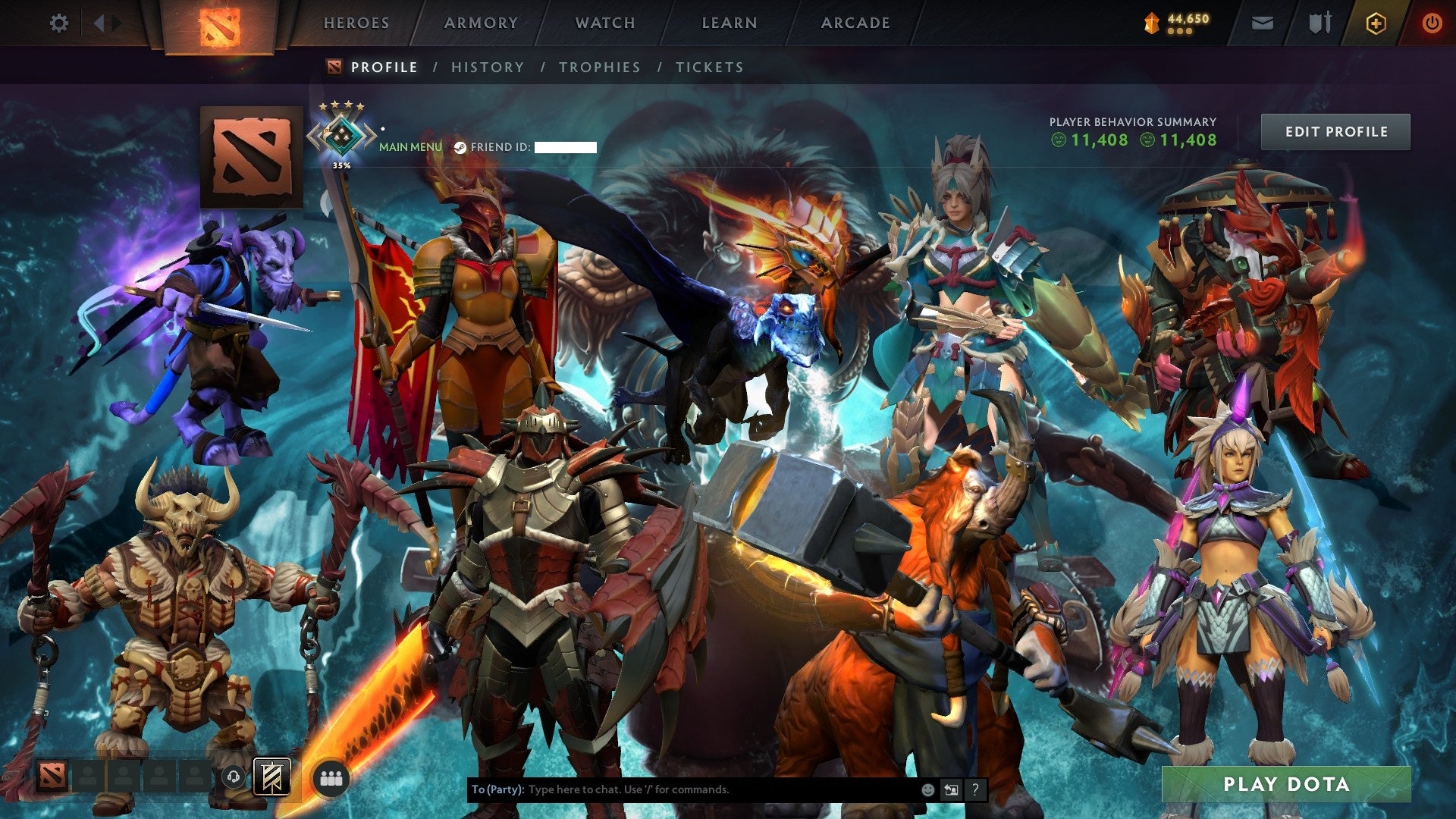Open the ARCADE menu
Viewport: 1456px width, 819px height.
tap(855, 23)
